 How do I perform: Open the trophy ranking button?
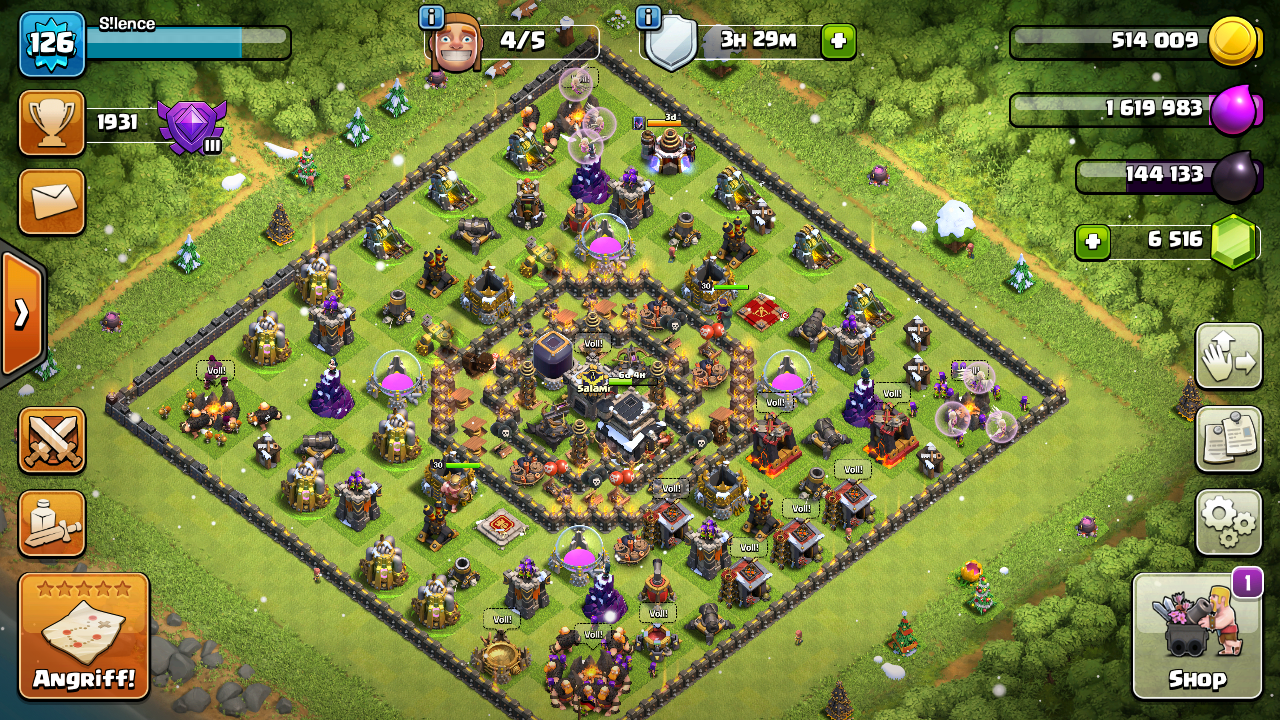tap(52, 123)
